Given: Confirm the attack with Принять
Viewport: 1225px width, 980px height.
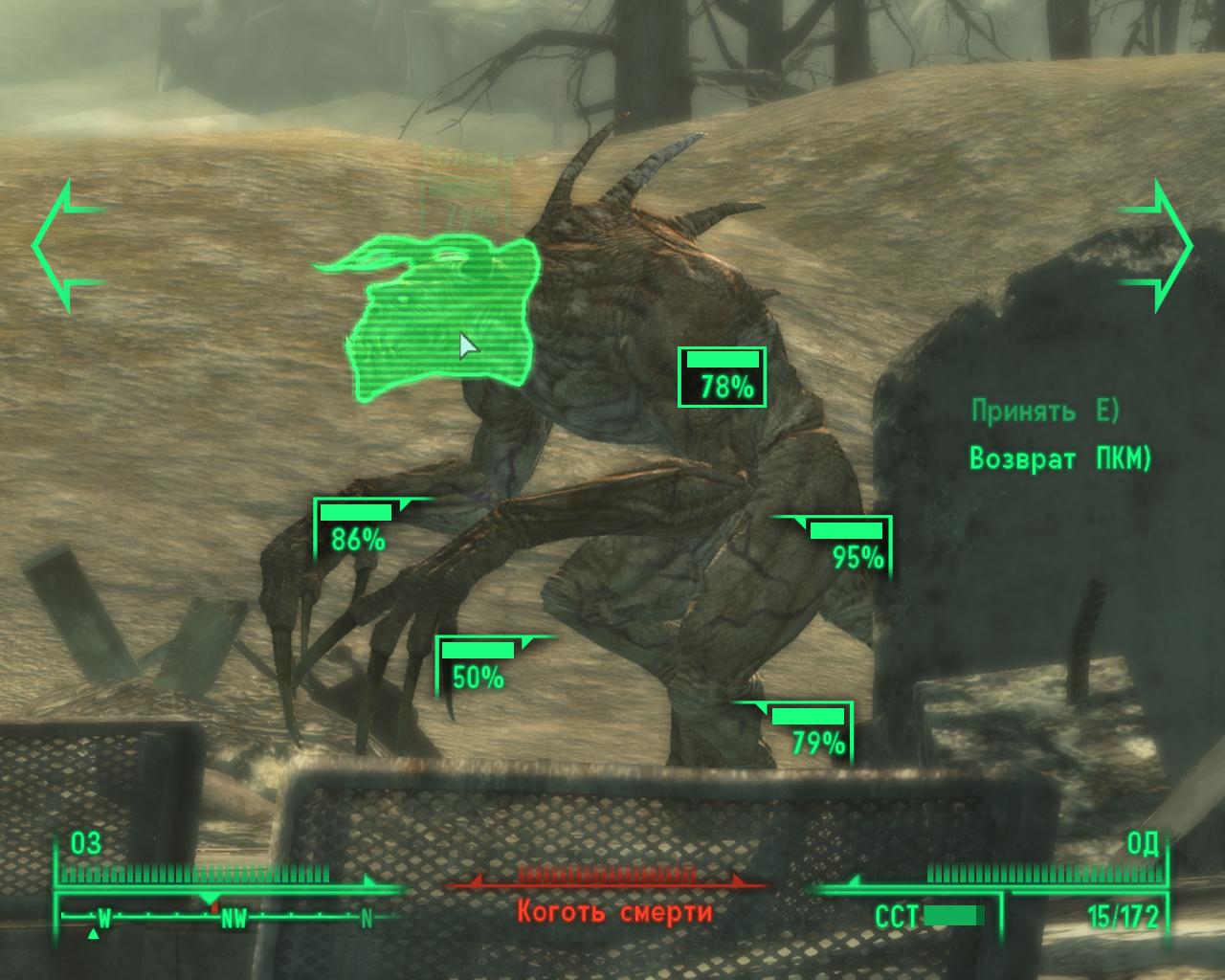Looking at the screenshot, I should tap(1045, 412).
